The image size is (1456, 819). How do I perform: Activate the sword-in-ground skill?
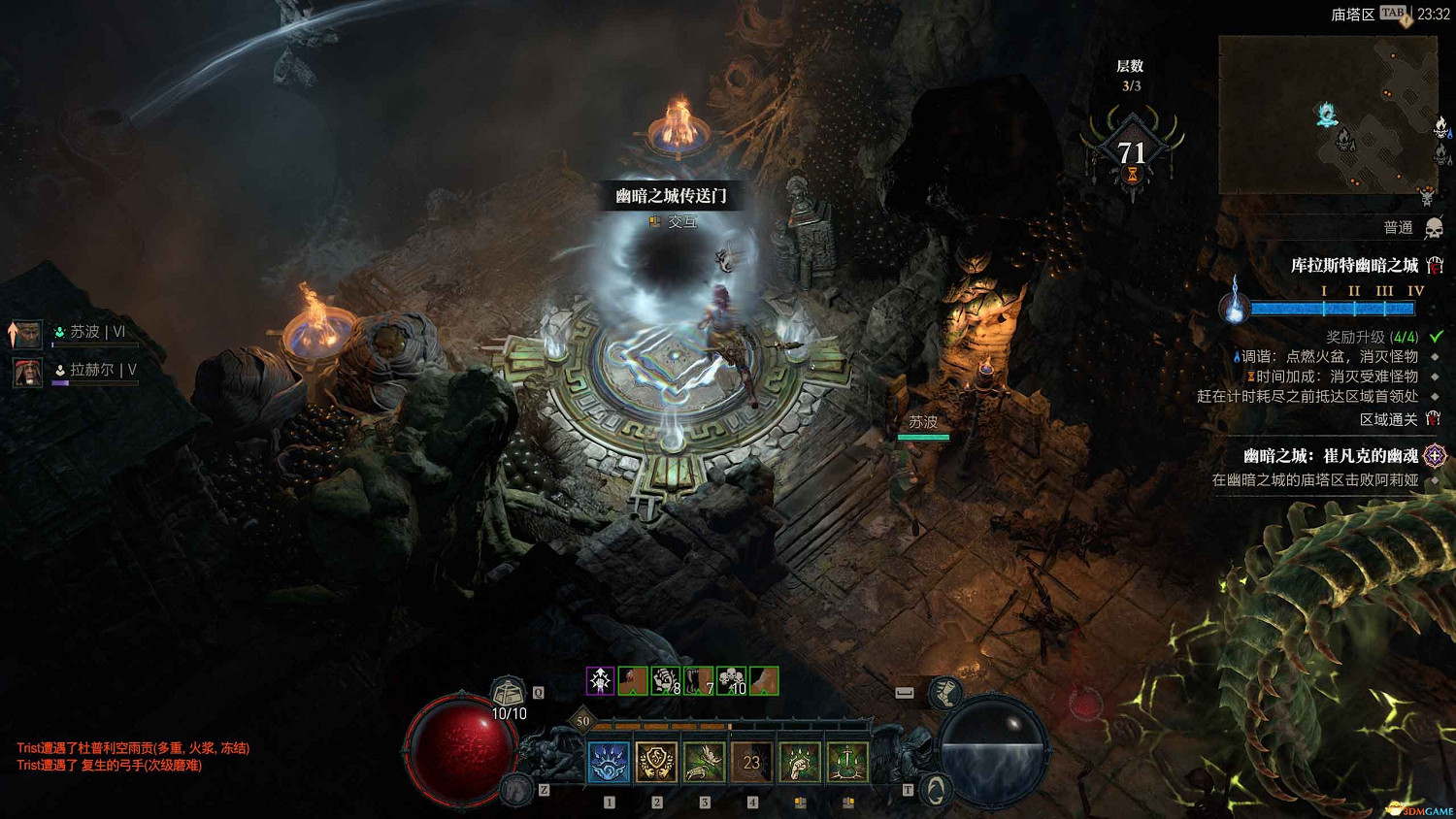pyautogui.click(x=846, y=762)
